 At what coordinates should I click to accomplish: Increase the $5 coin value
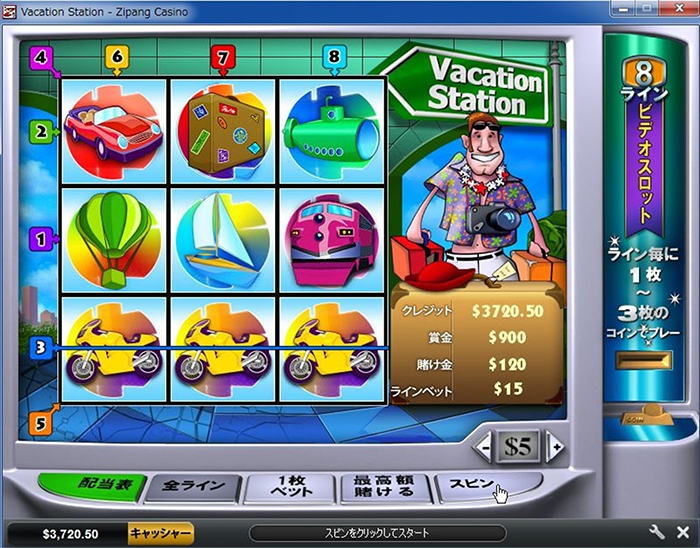point(556,446)
